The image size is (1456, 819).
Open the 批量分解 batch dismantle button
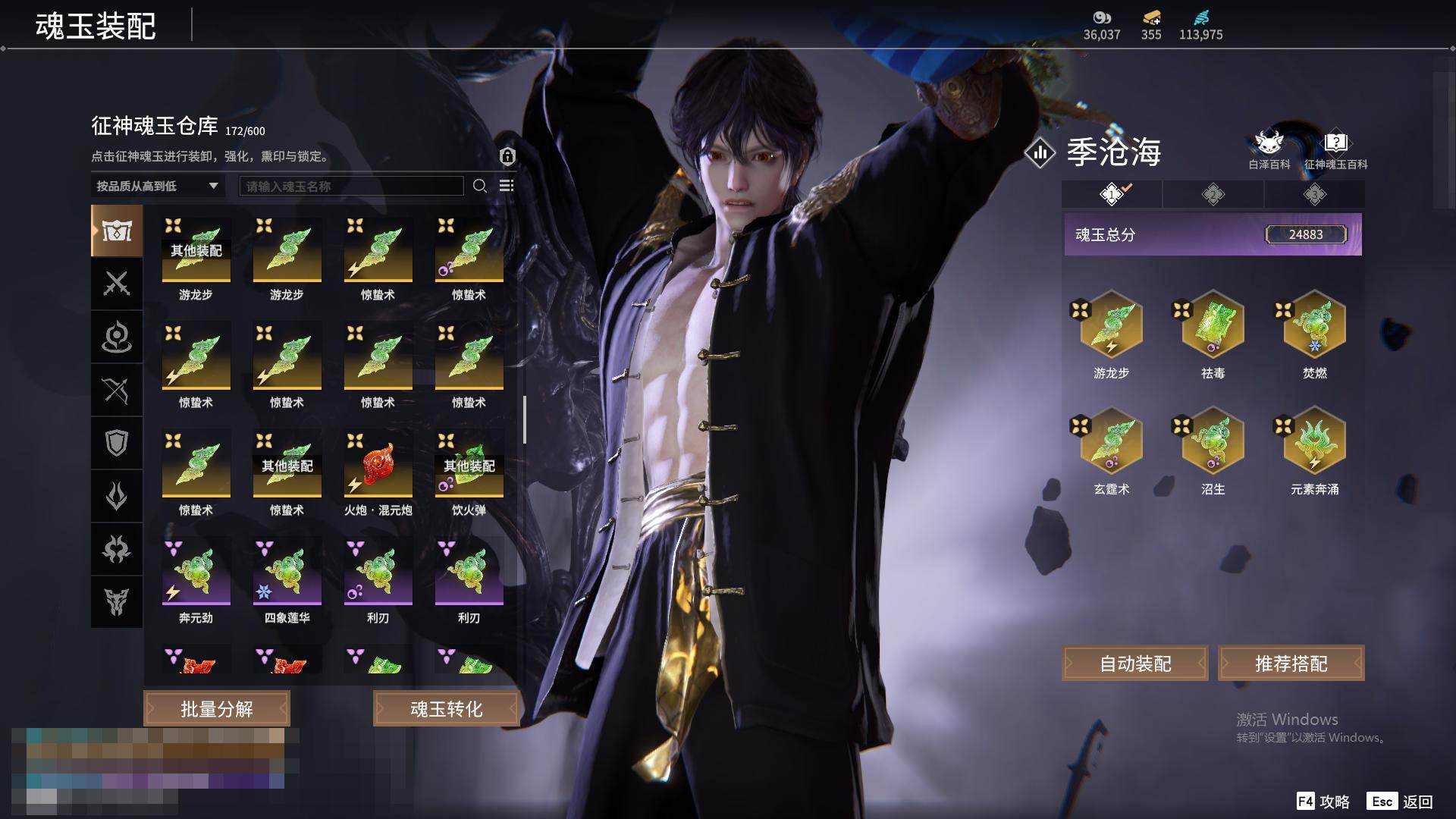tap(217, 709)
